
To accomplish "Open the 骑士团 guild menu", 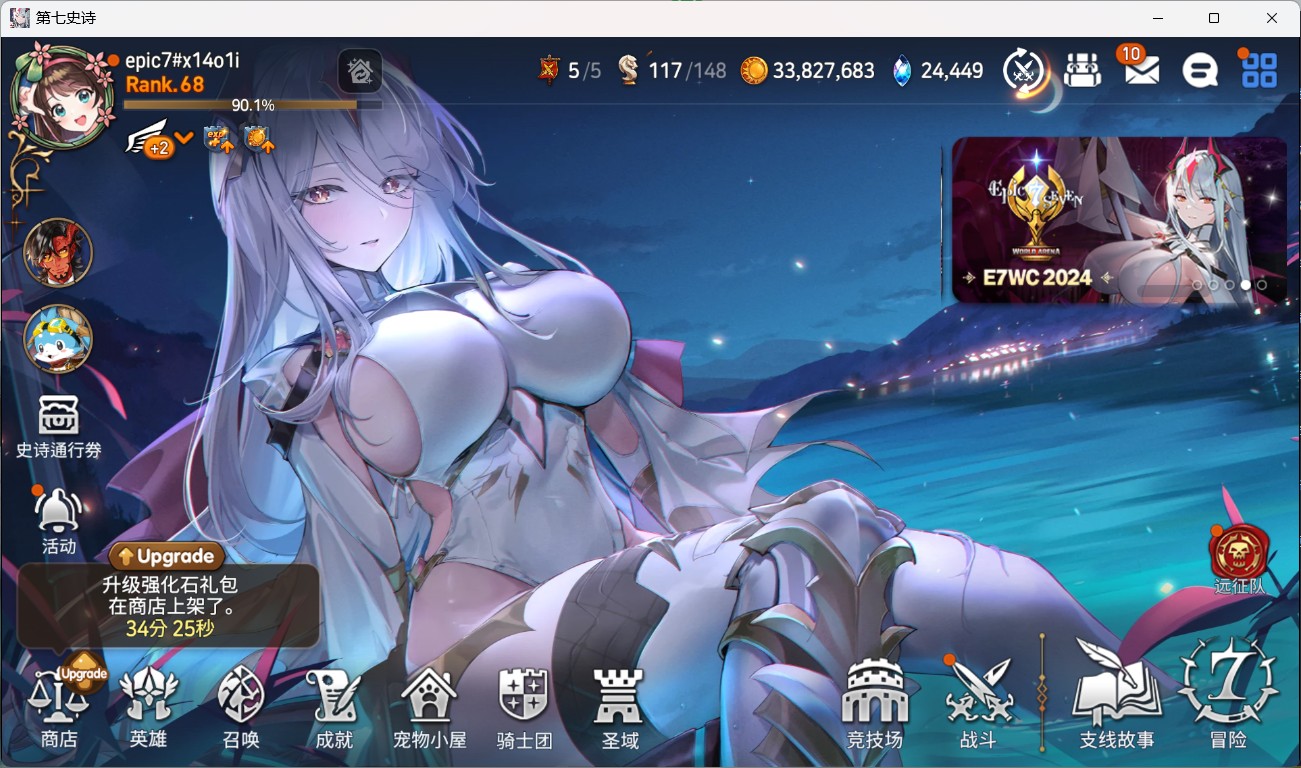I will click(524, 705).
